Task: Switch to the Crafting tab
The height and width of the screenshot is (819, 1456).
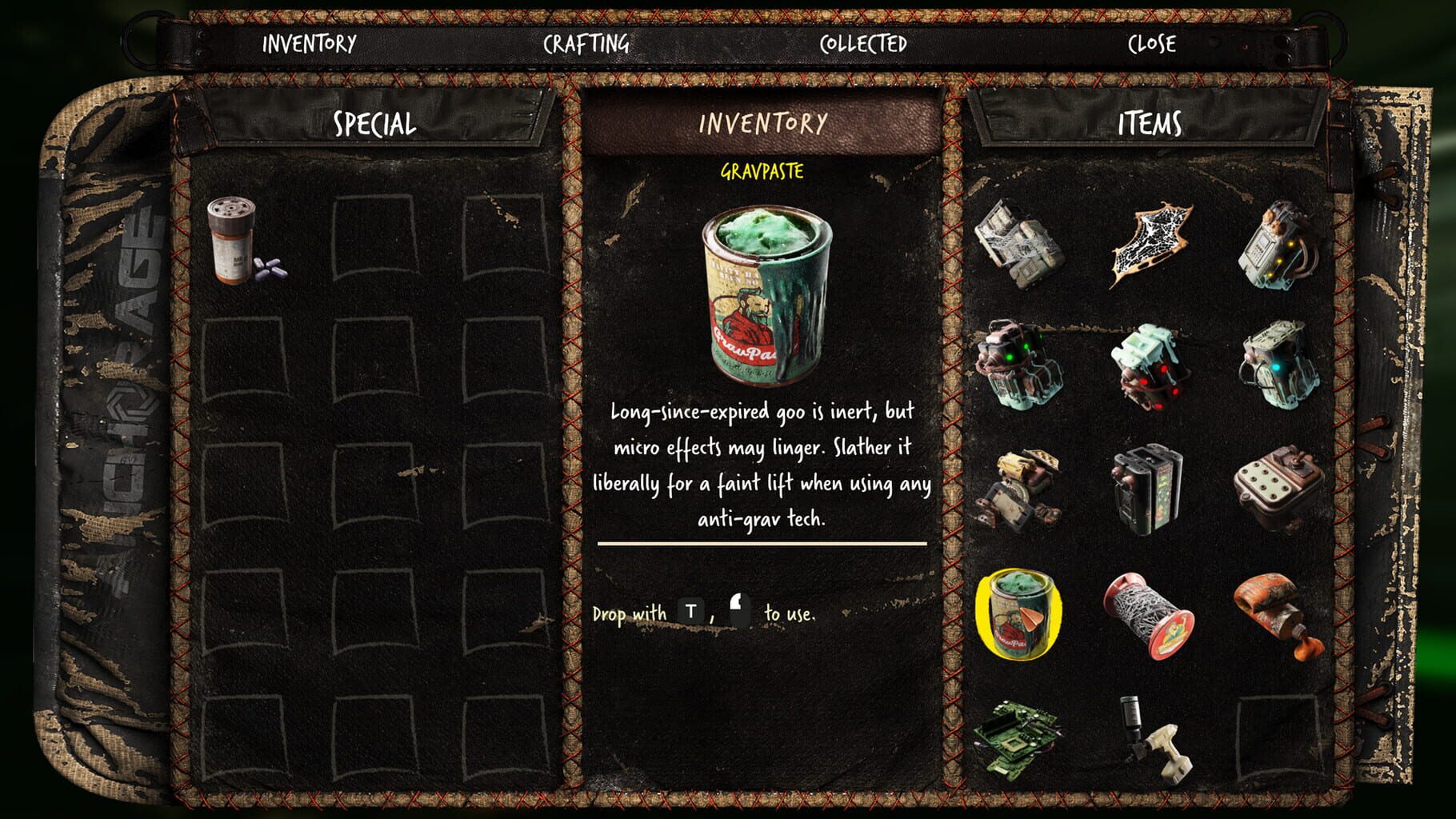Action: 585,46
